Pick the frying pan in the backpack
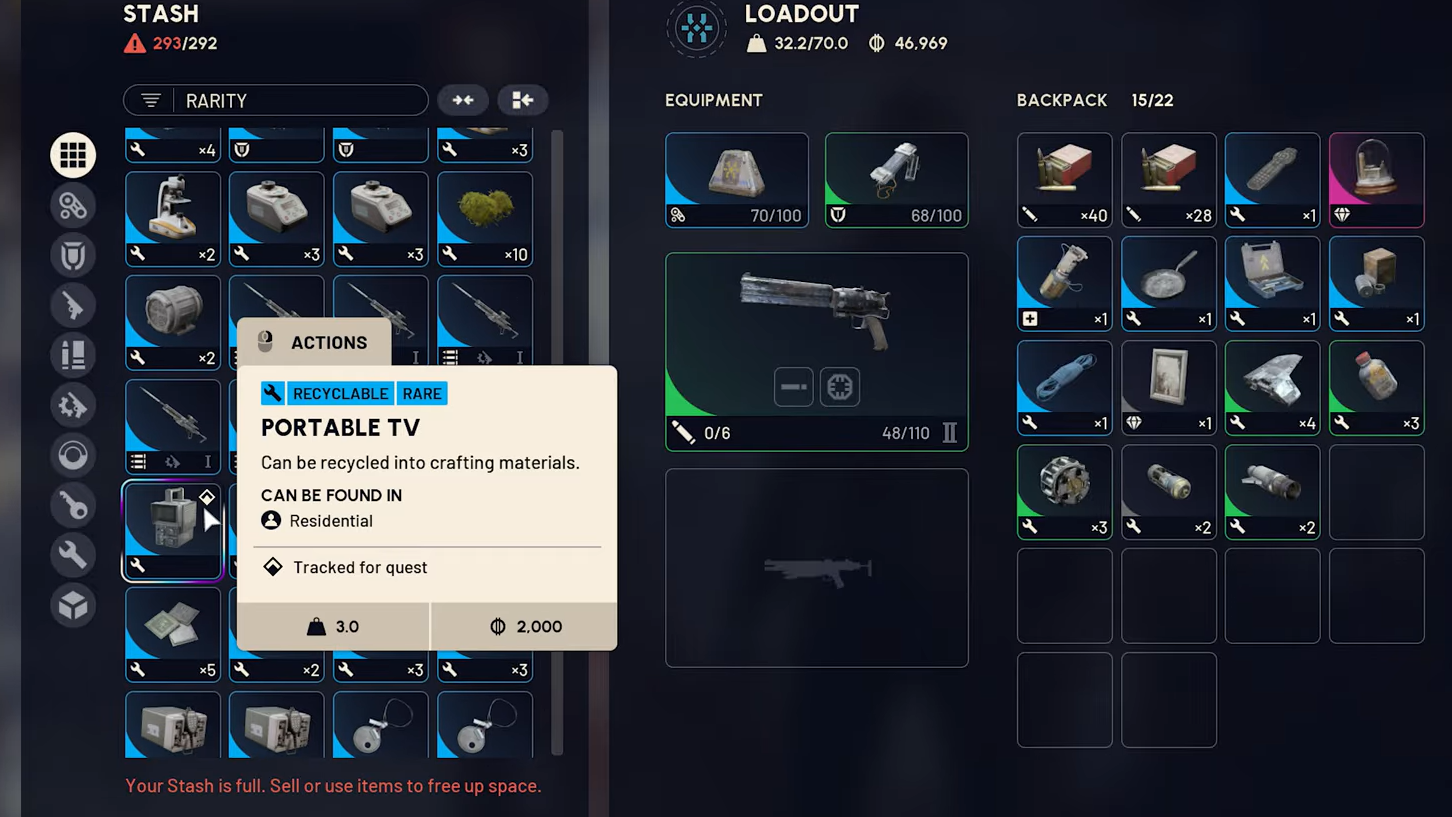Screen dimensions: 1452x817 1168,283
